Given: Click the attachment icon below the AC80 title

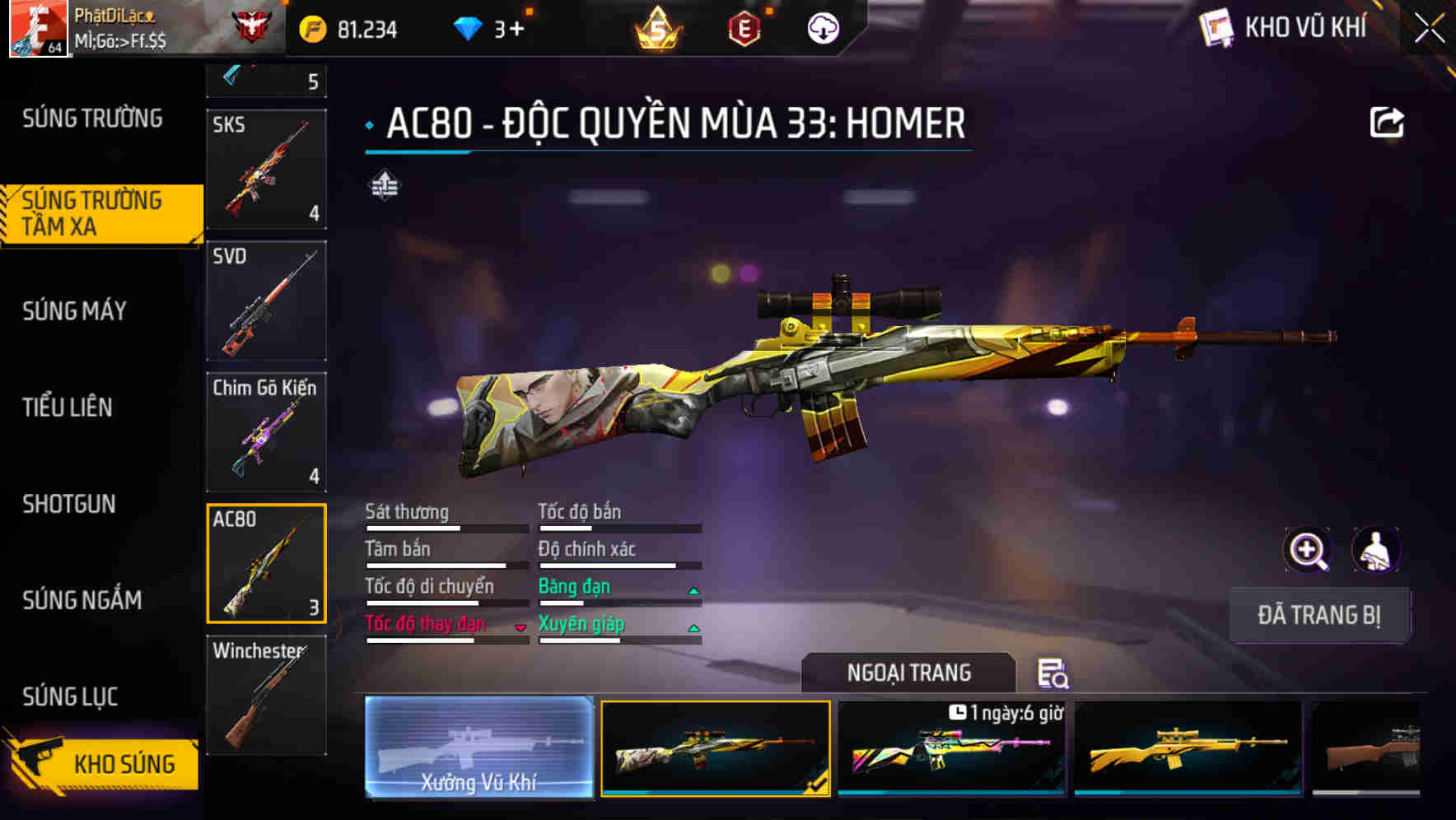Looking at the screenshot, I should pyautogui.click(x=384, y=185).
